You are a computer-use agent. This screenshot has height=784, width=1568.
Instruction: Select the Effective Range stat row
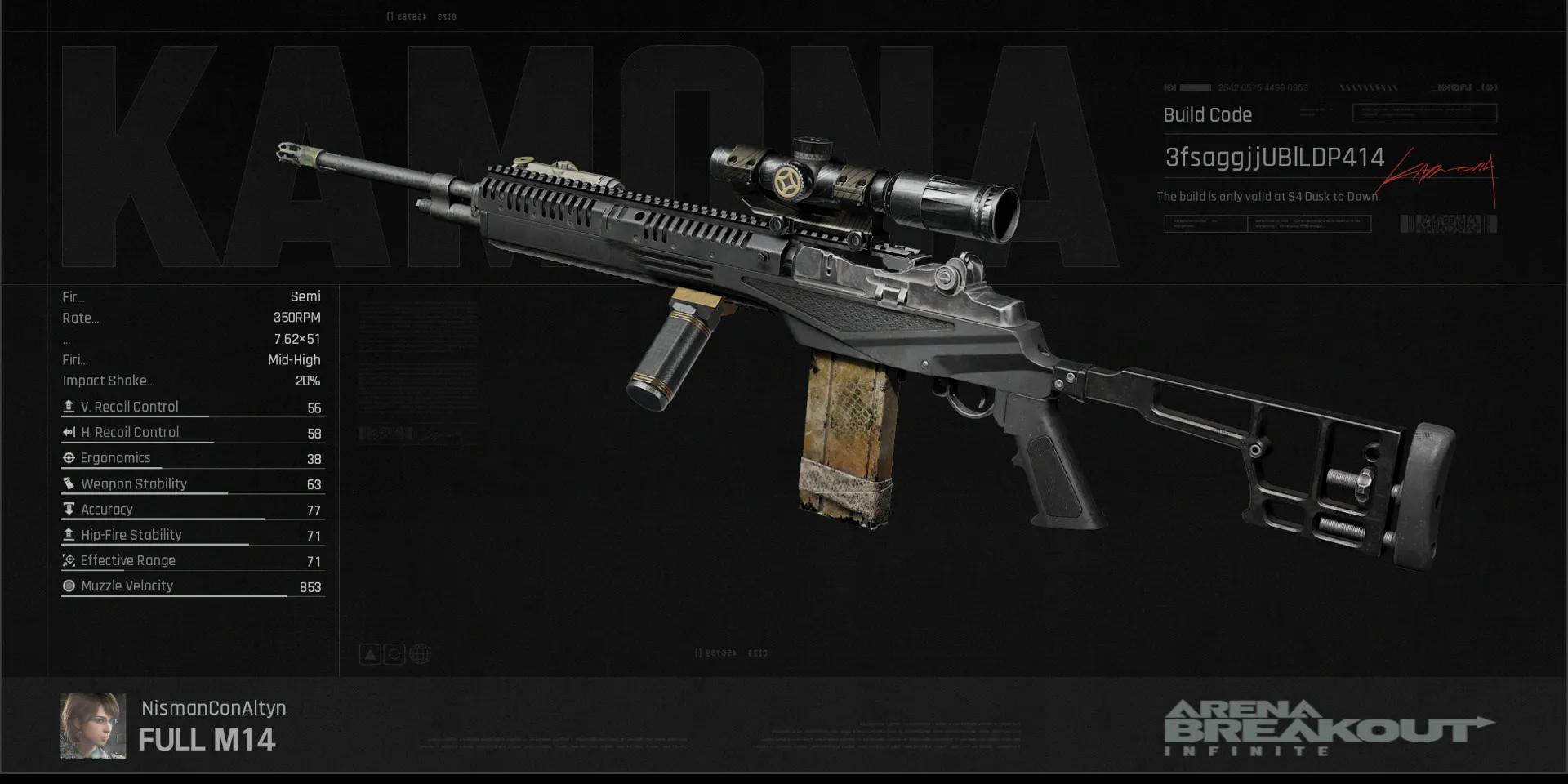coord(193,561)
